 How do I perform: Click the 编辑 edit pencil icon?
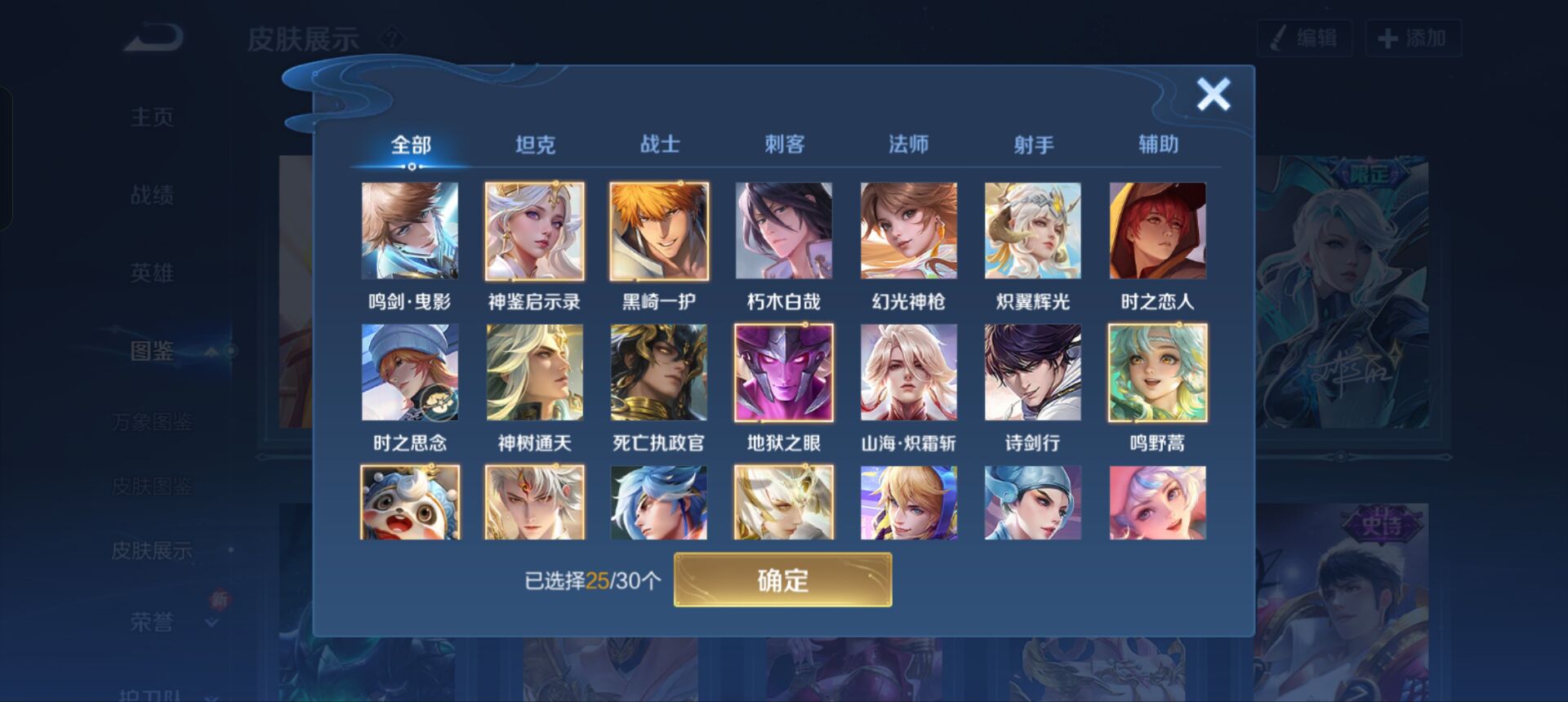click(x=1280, y=38)
